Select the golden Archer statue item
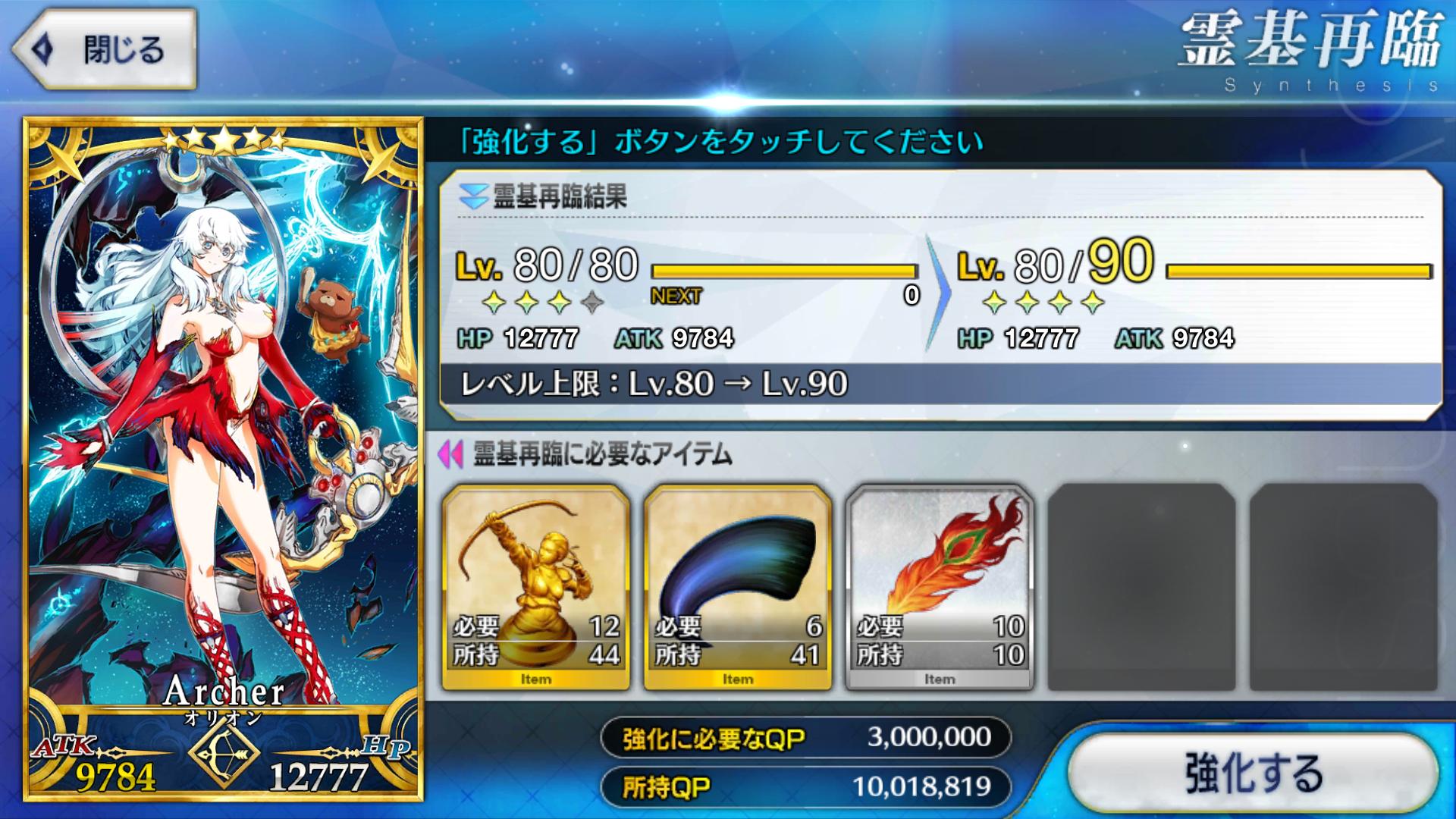Screen dimensions: 1456x819 tap(535, 588)
